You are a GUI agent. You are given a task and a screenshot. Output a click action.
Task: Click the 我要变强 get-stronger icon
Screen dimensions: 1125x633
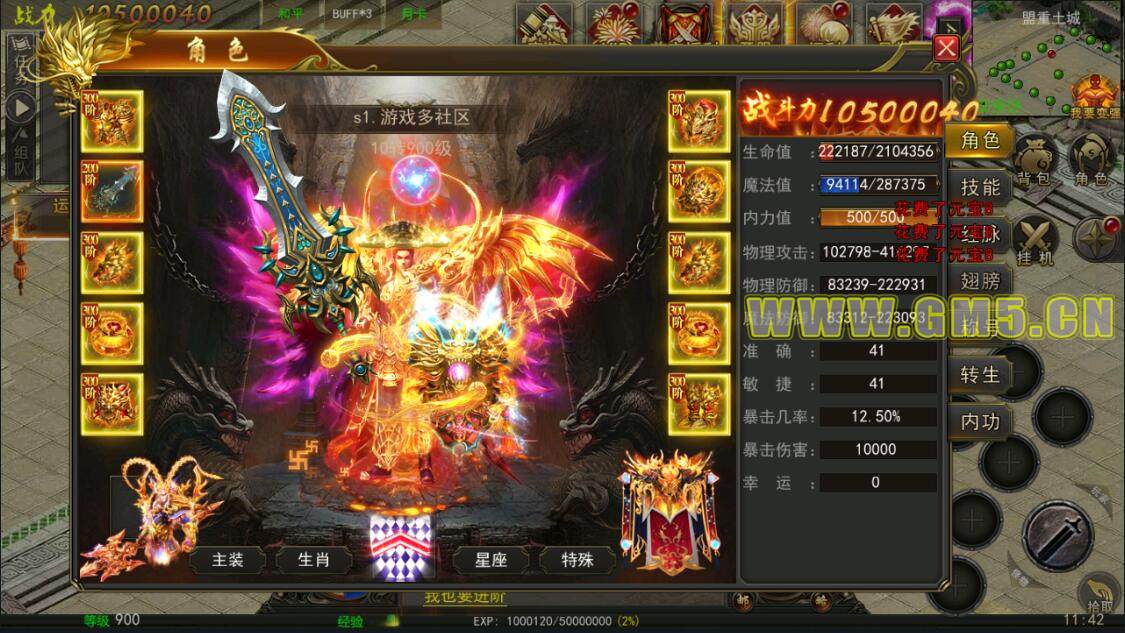[x=1095, y=96]
